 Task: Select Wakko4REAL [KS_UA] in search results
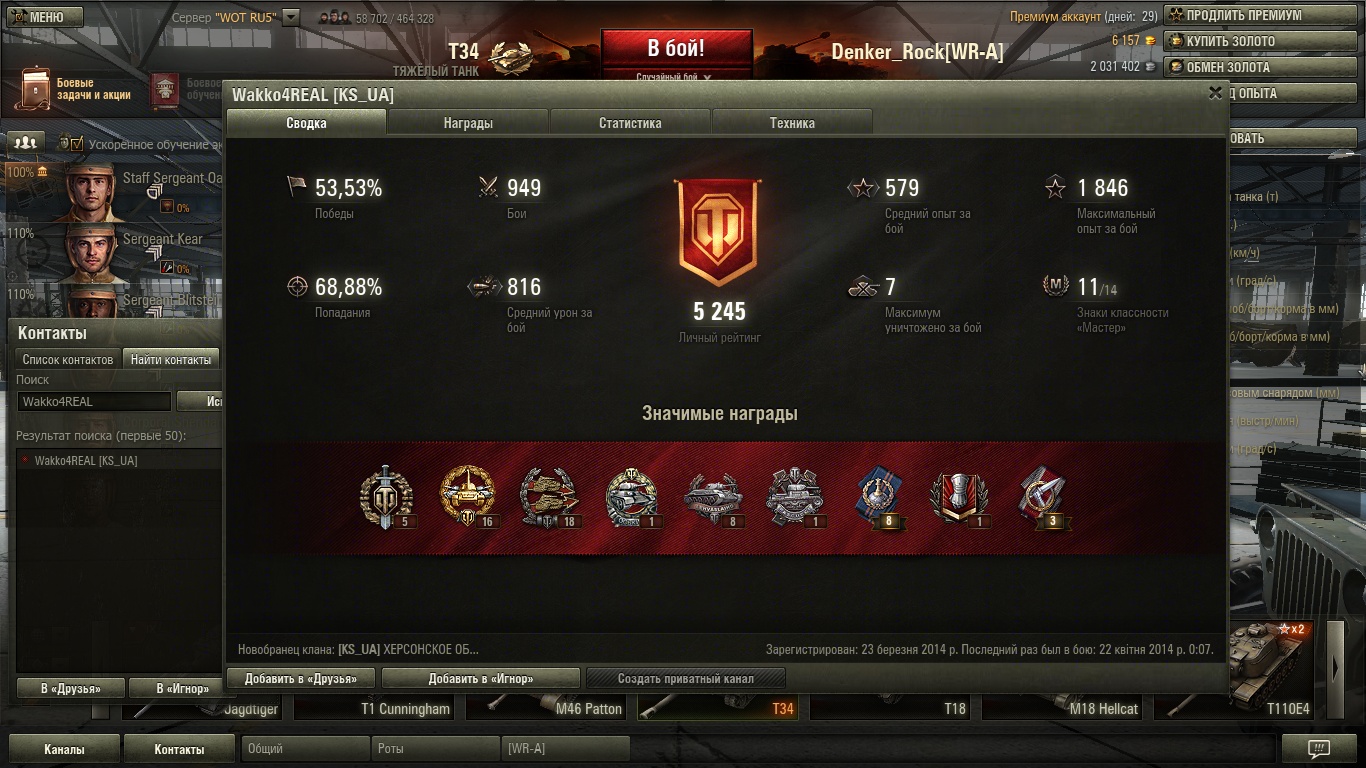(86, 461)
